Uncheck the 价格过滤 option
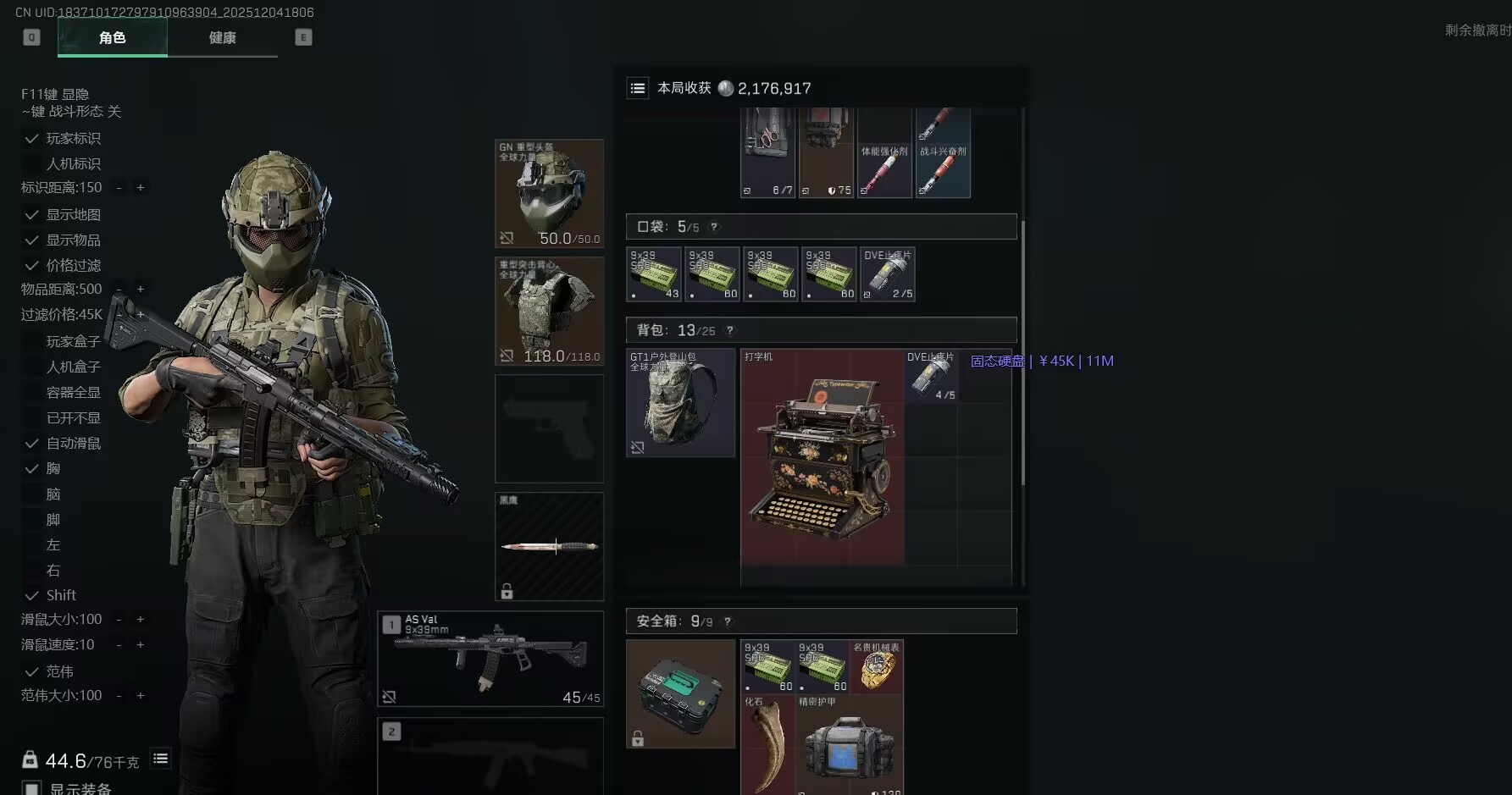Screen dimensions: 1512x795 click(x=32, y=266)
